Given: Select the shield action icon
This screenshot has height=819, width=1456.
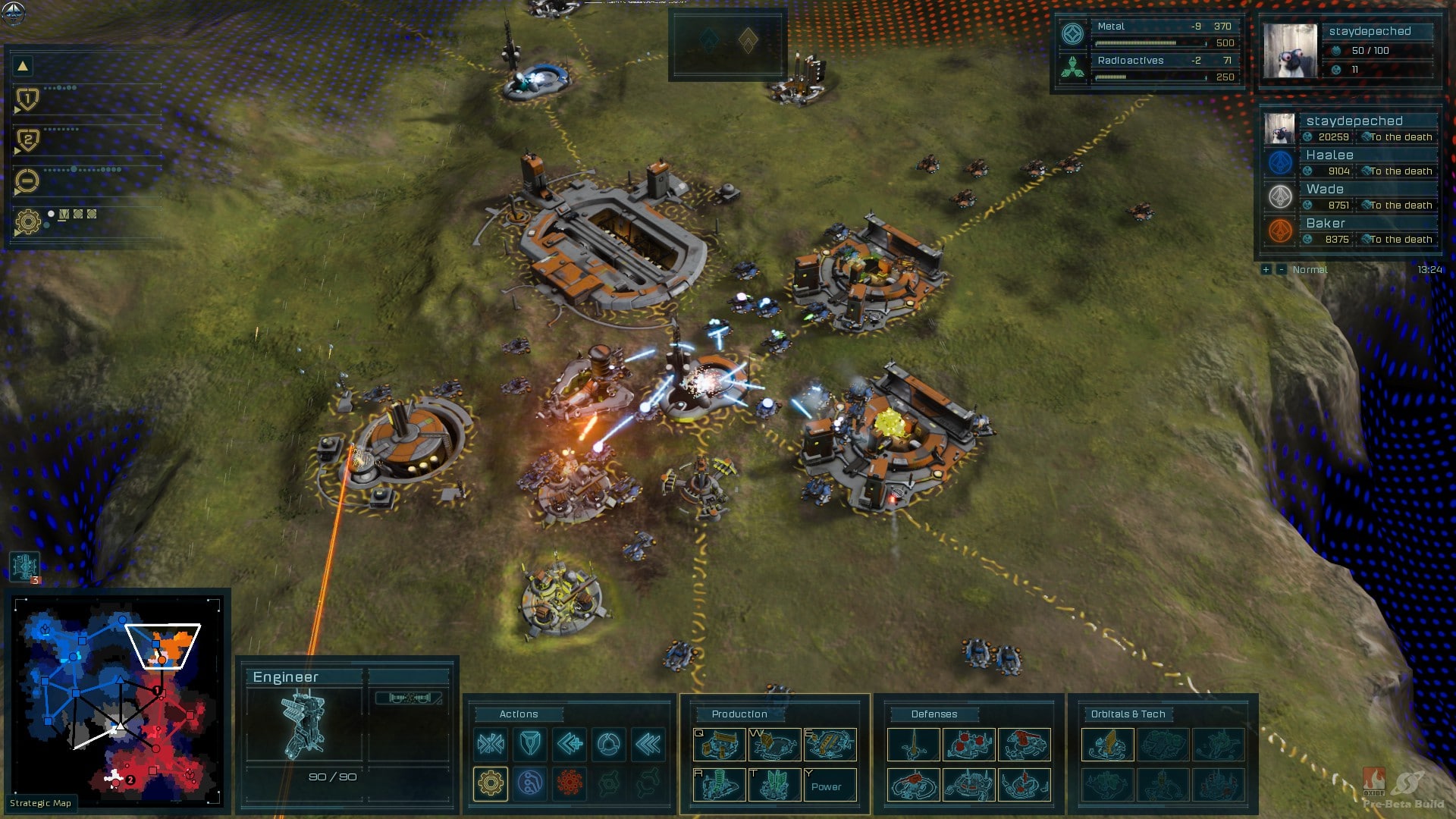Looking at the screenshot, I should pyautogui.click(x=530, y=744).
